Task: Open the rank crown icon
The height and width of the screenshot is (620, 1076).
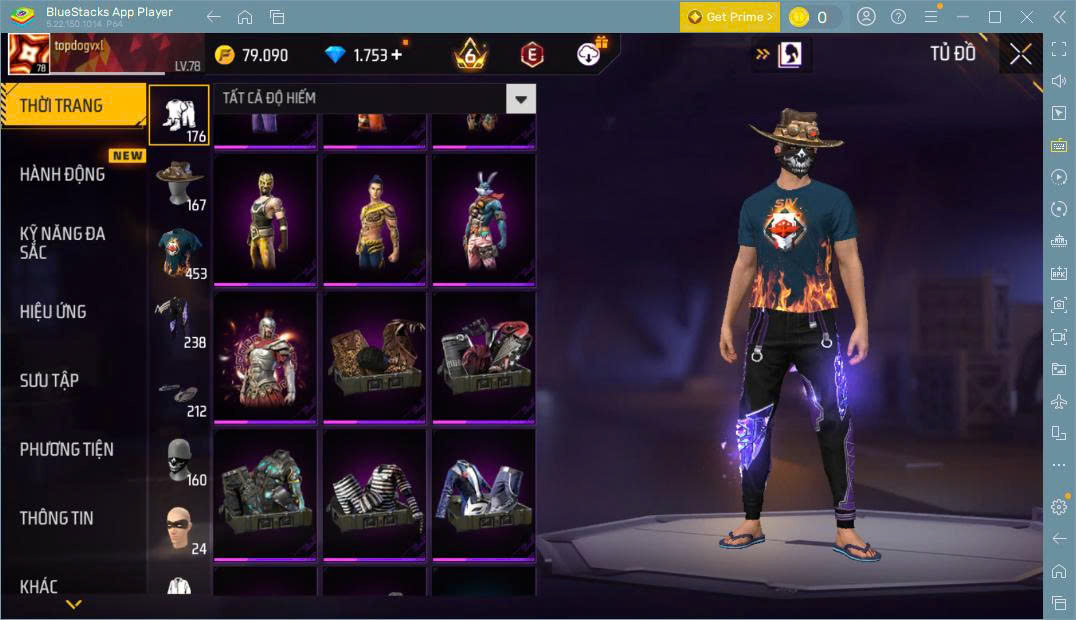Action: pos(469,54)
